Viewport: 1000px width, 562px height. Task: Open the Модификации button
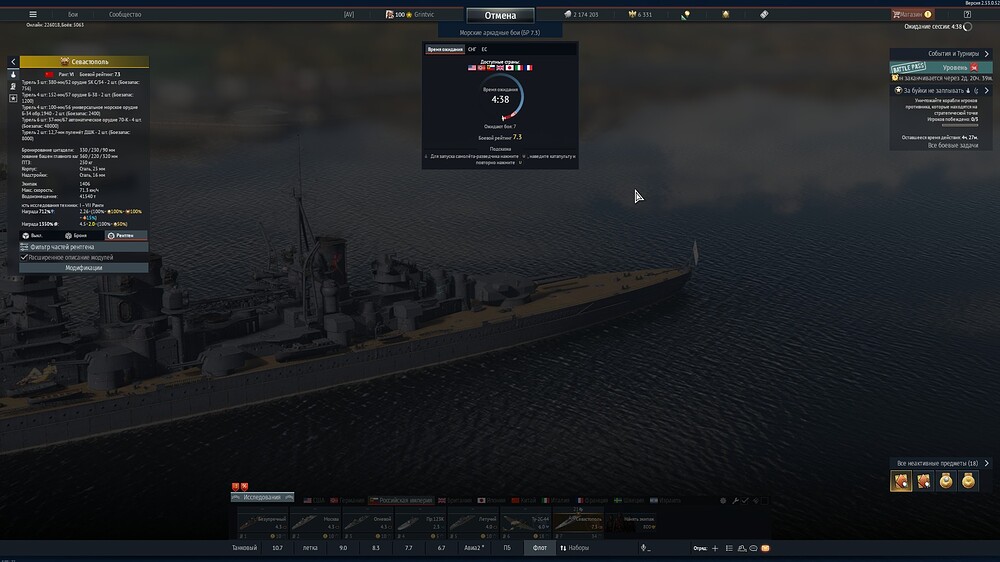tap(84, 268)
